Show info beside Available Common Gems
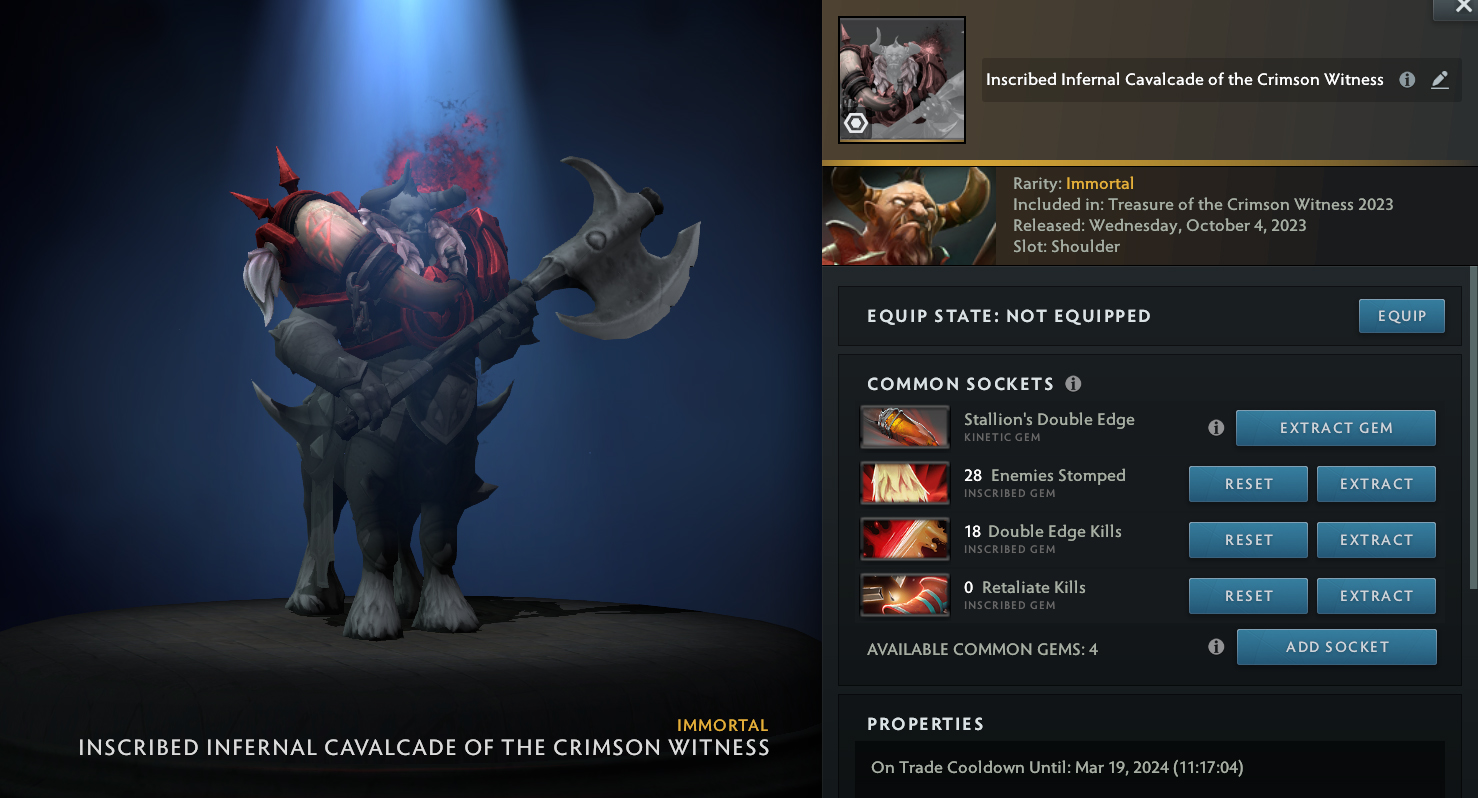 1216,647
